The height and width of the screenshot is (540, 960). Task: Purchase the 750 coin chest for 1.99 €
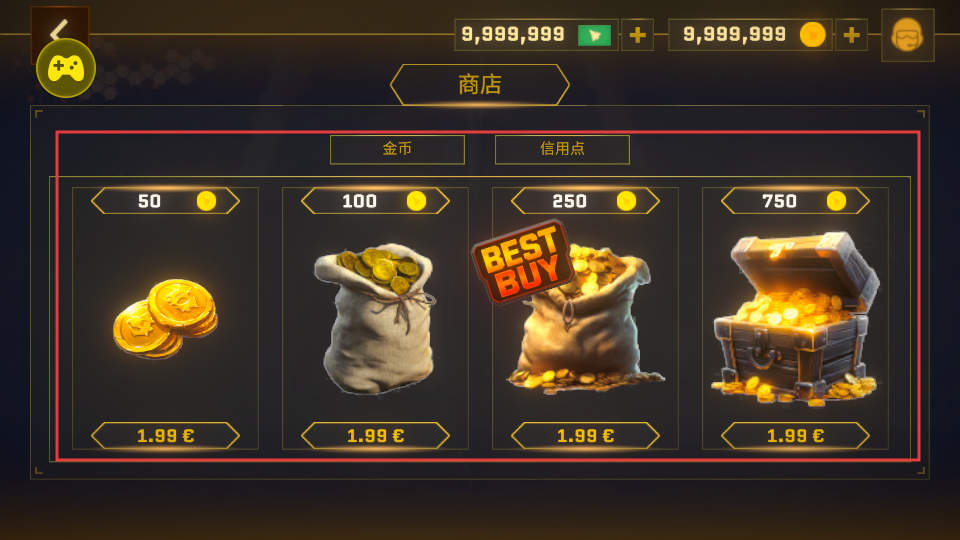pyautogui.click(x=795, y=436)
